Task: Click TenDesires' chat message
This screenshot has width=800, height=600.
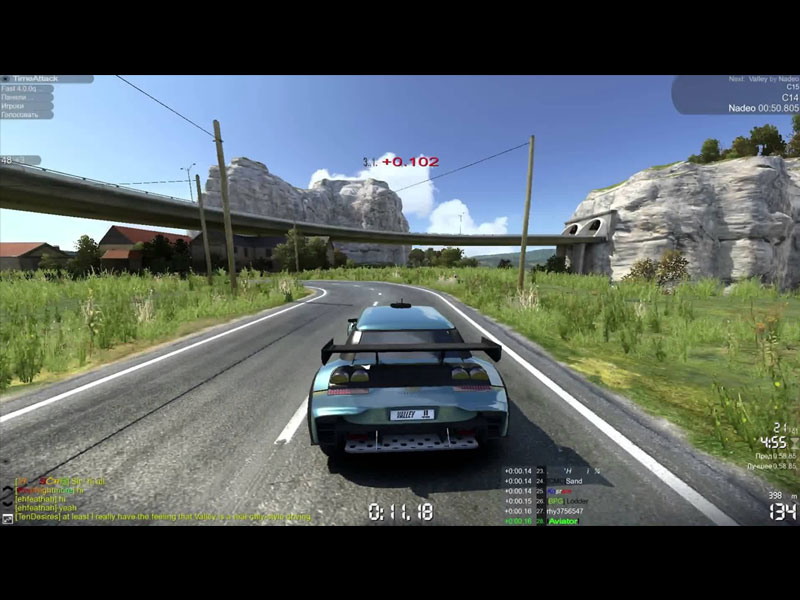Action: coord(160,518)
